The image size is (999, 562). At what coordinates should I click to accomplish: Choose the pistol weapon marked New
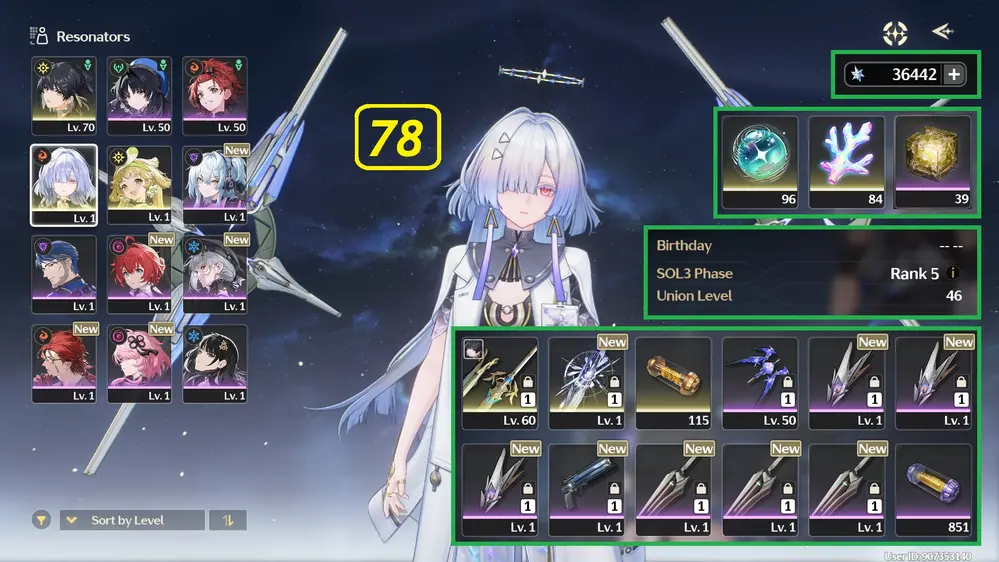[x=585, y=490]
